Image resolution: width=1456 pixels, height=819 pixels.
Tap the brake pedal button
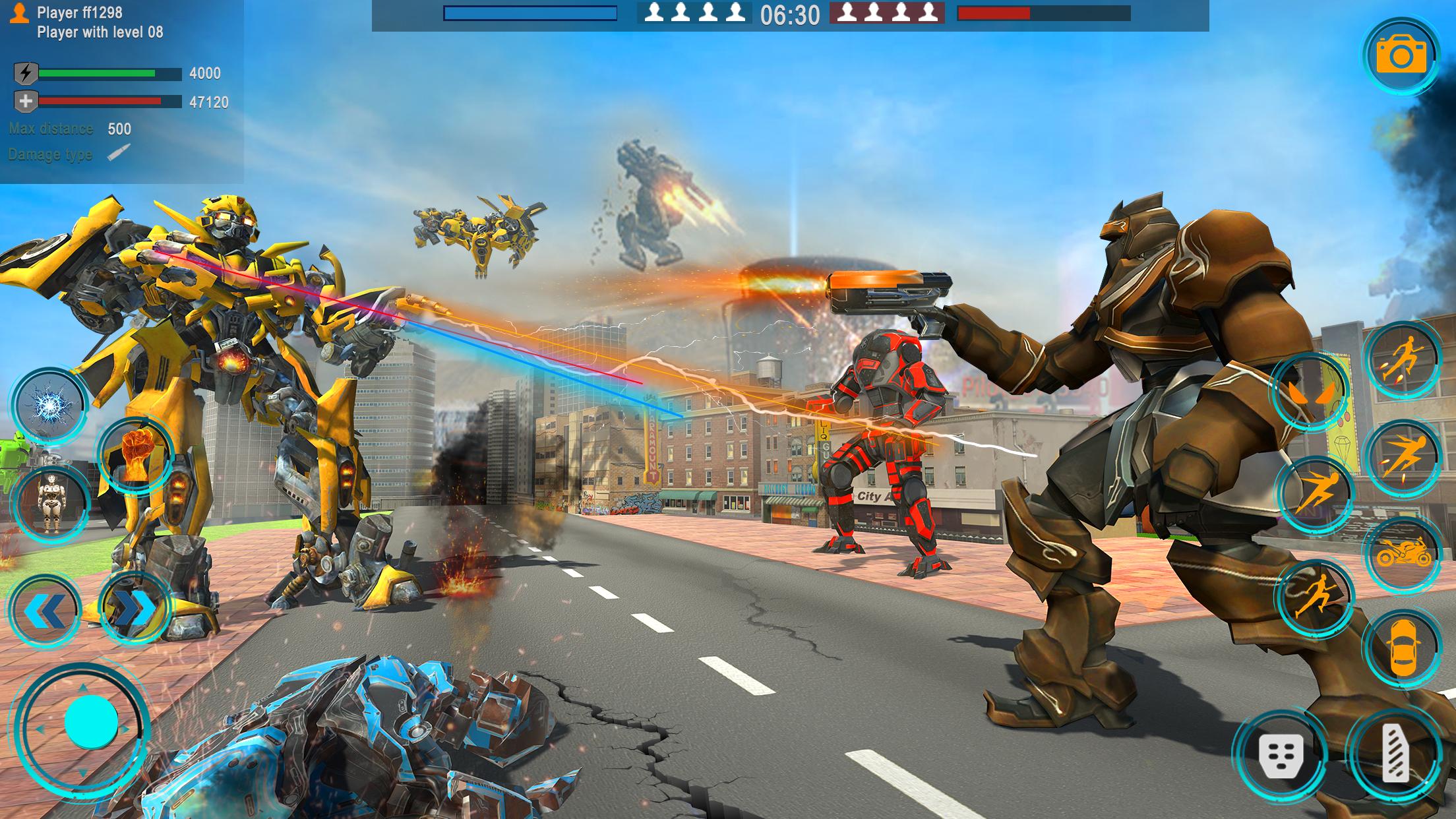pos(1281,755)
